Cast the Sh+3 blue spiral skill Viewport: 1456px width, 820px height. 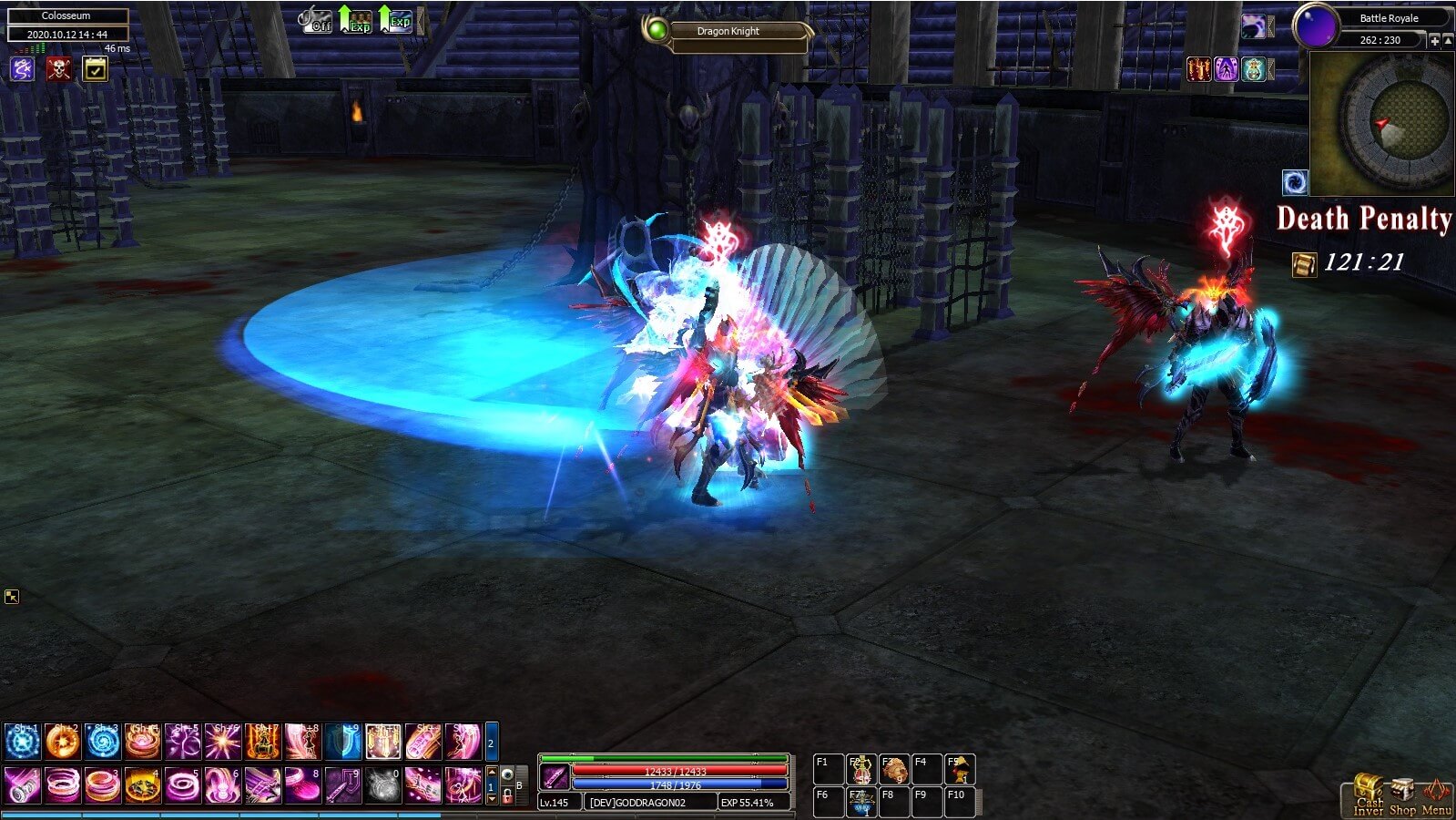tap(103, 742)
